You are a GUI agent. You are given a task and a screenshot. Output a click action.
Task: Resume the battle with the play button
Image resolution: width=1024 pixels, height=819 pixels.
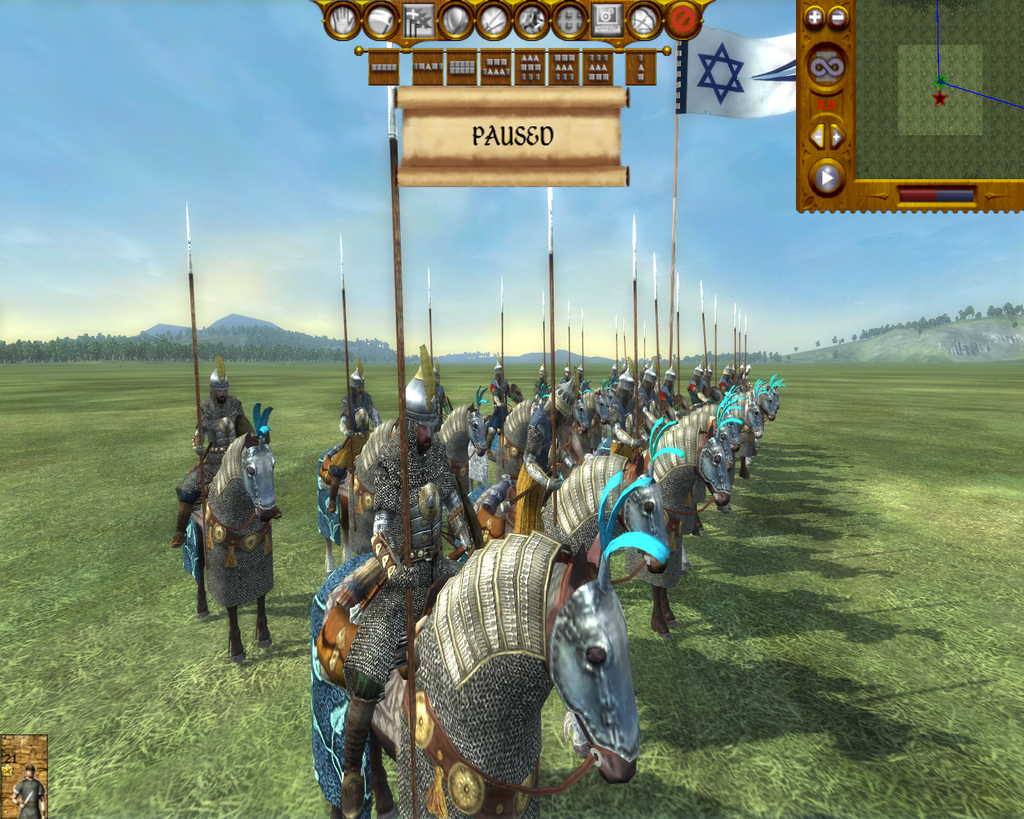click(826, 178)
